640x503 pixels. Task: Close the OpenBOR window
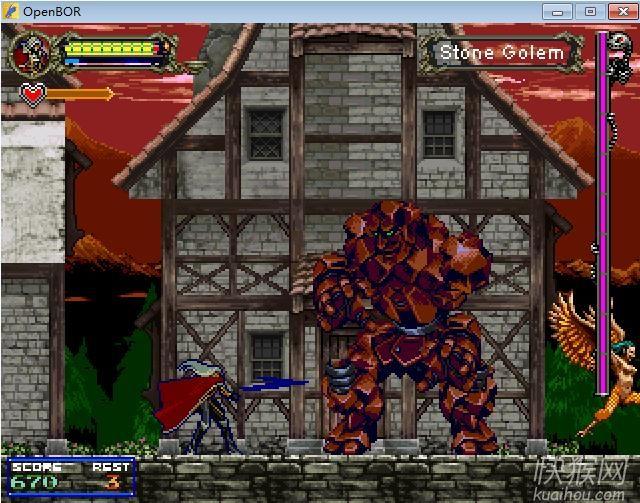click(619, 11)
